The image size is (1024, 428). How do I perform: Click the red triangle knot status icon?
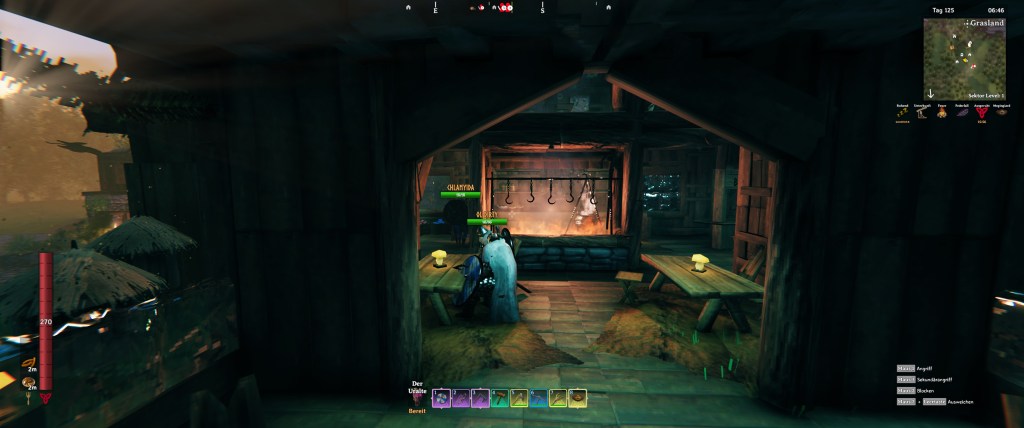click(x=982, y=113)
